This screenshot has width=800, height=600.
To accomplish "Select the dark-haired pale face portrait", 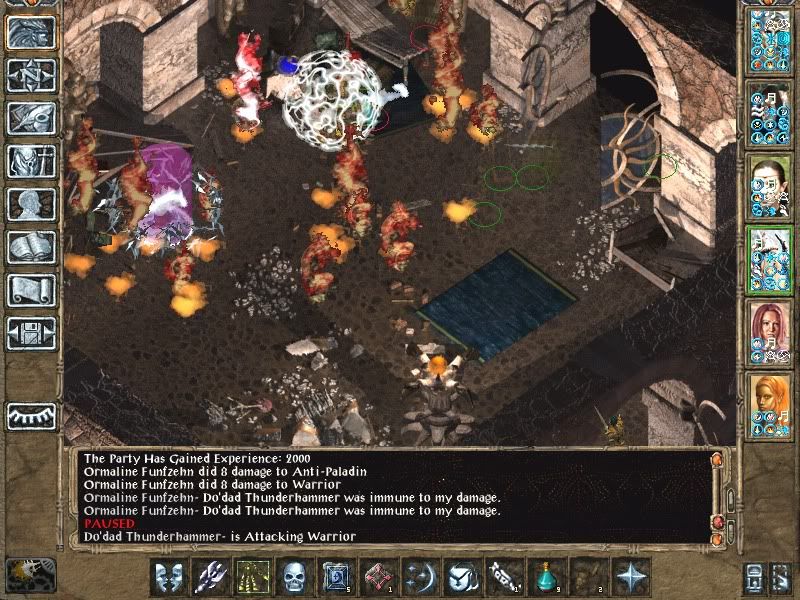I will [x=769, y=186].
